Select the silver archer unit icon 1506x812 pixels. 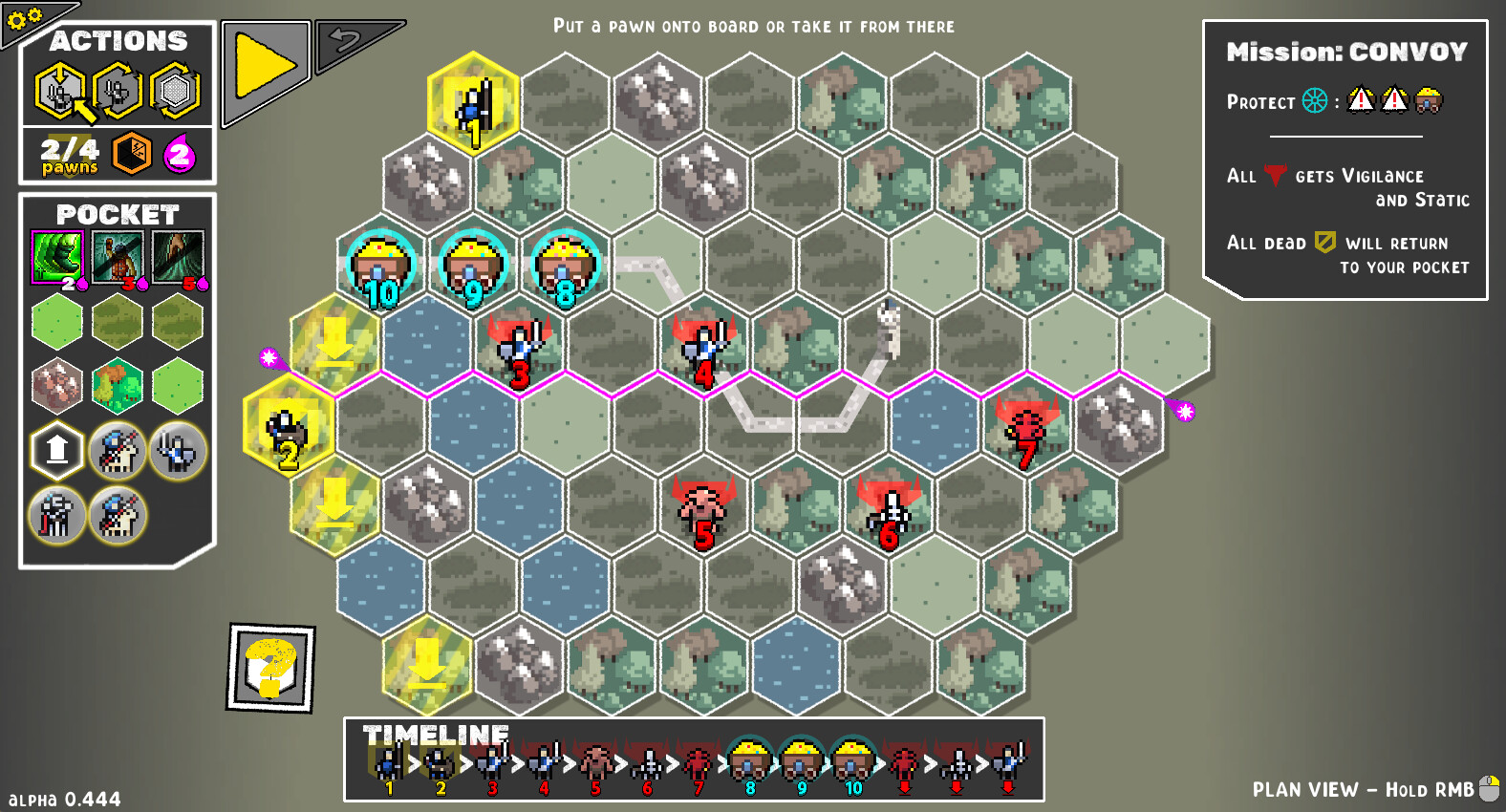(x=177, y=451)
